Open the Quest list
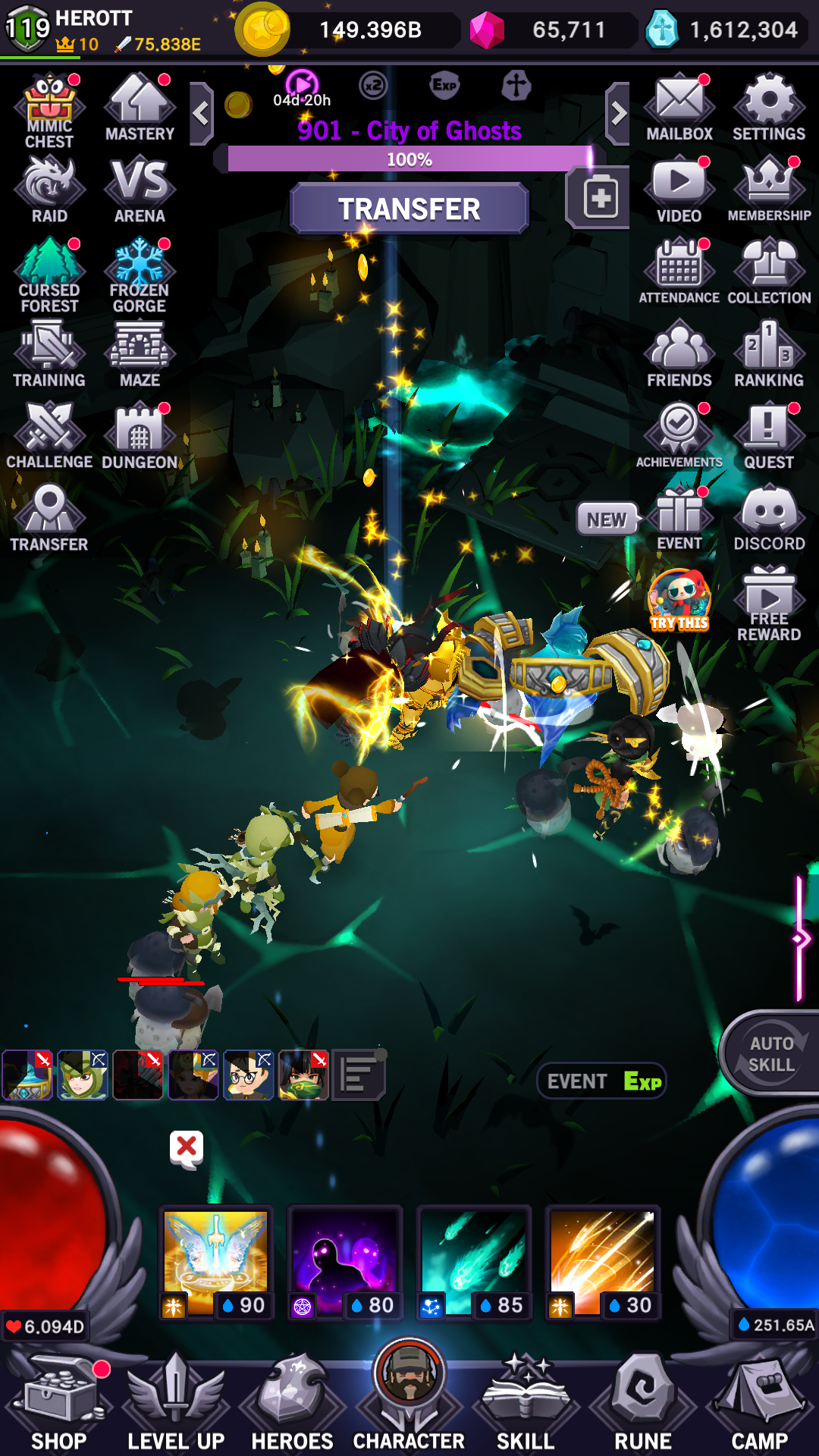Screen dimensions: 819x1456 [769, 436]
